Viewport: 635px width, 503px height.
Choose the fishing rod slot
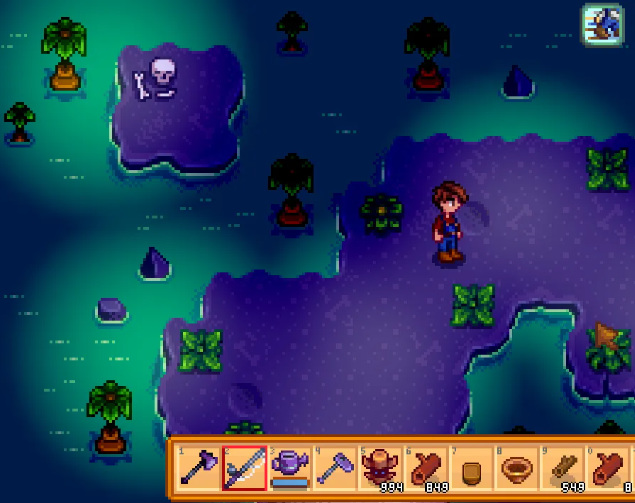[x=244, y=468]
